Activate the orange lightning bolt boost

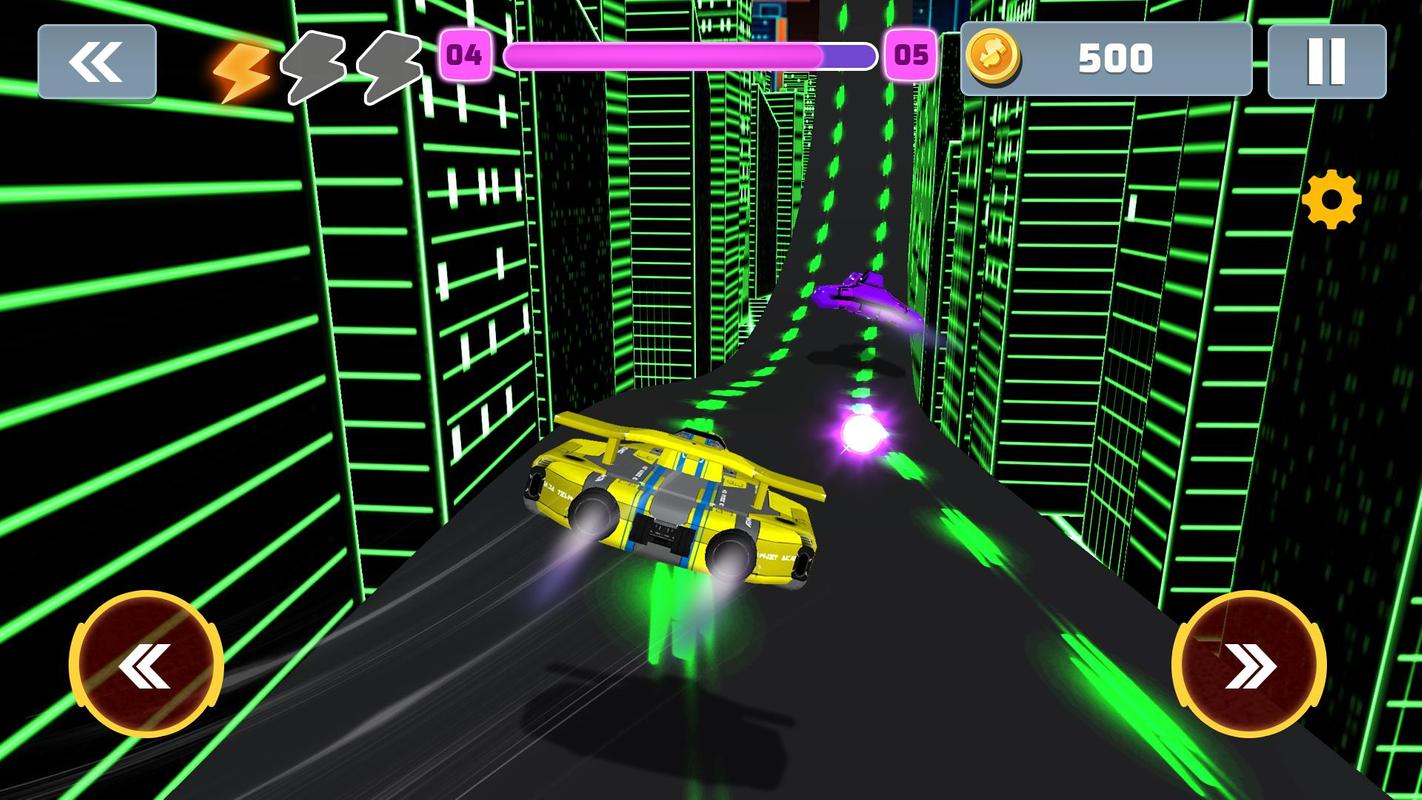[241, 70]
